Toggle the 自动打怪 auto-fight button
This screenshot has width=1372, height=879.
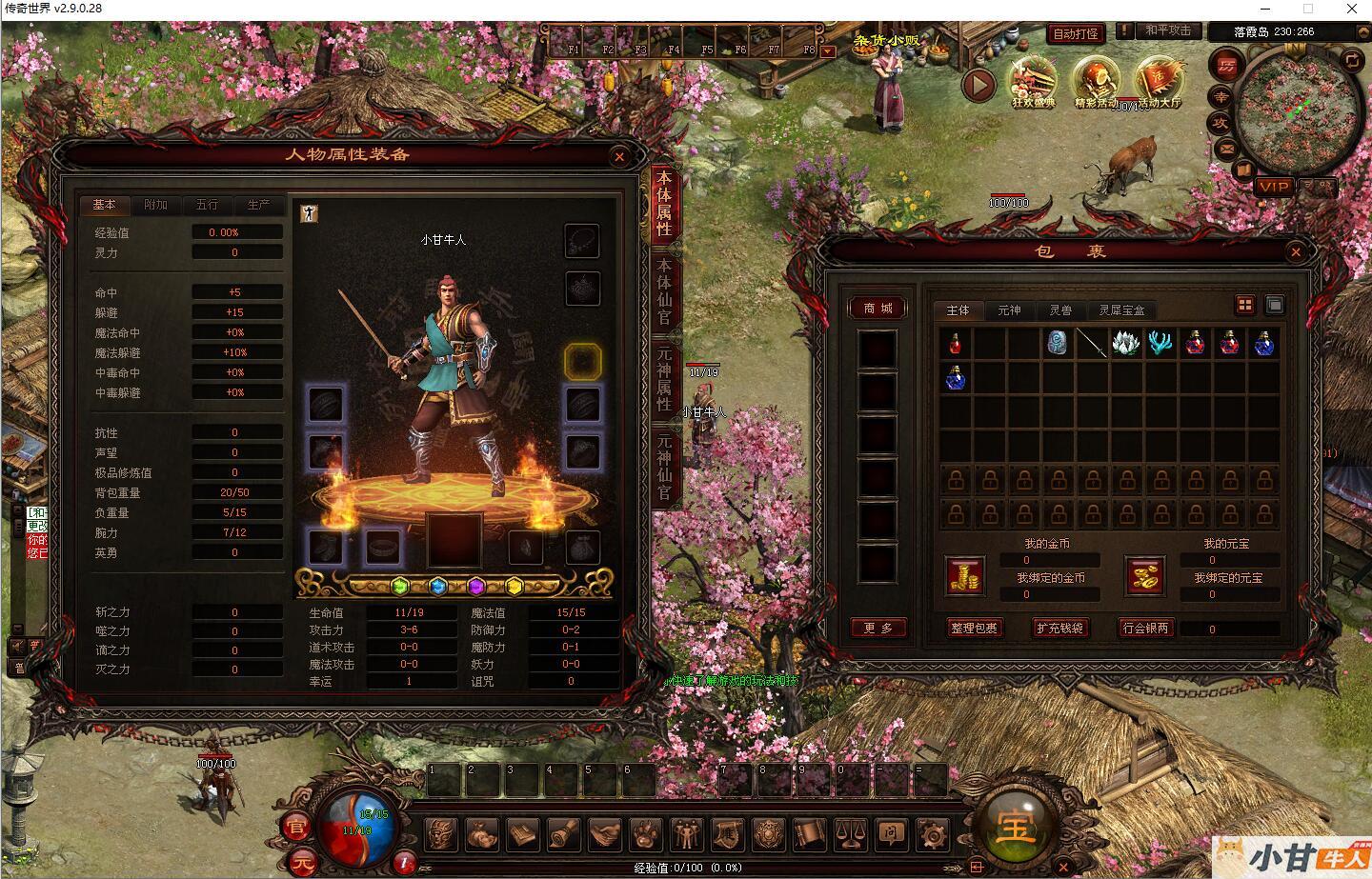coord(1076,33)
